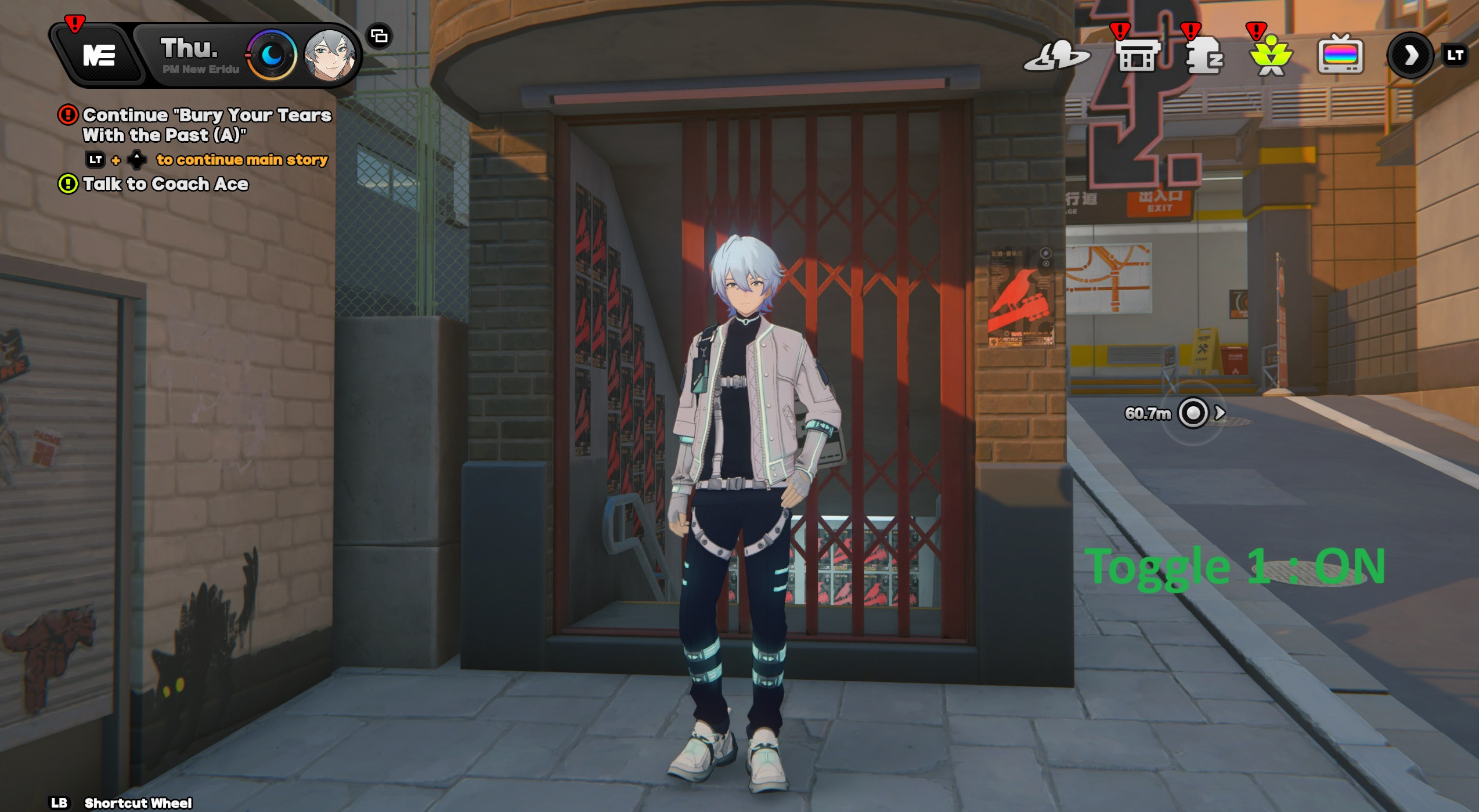Toggle tracking of the Talk to Coach Ace quest
Image resolution: width=1479 pixels, height=812 pixels.
68,184
